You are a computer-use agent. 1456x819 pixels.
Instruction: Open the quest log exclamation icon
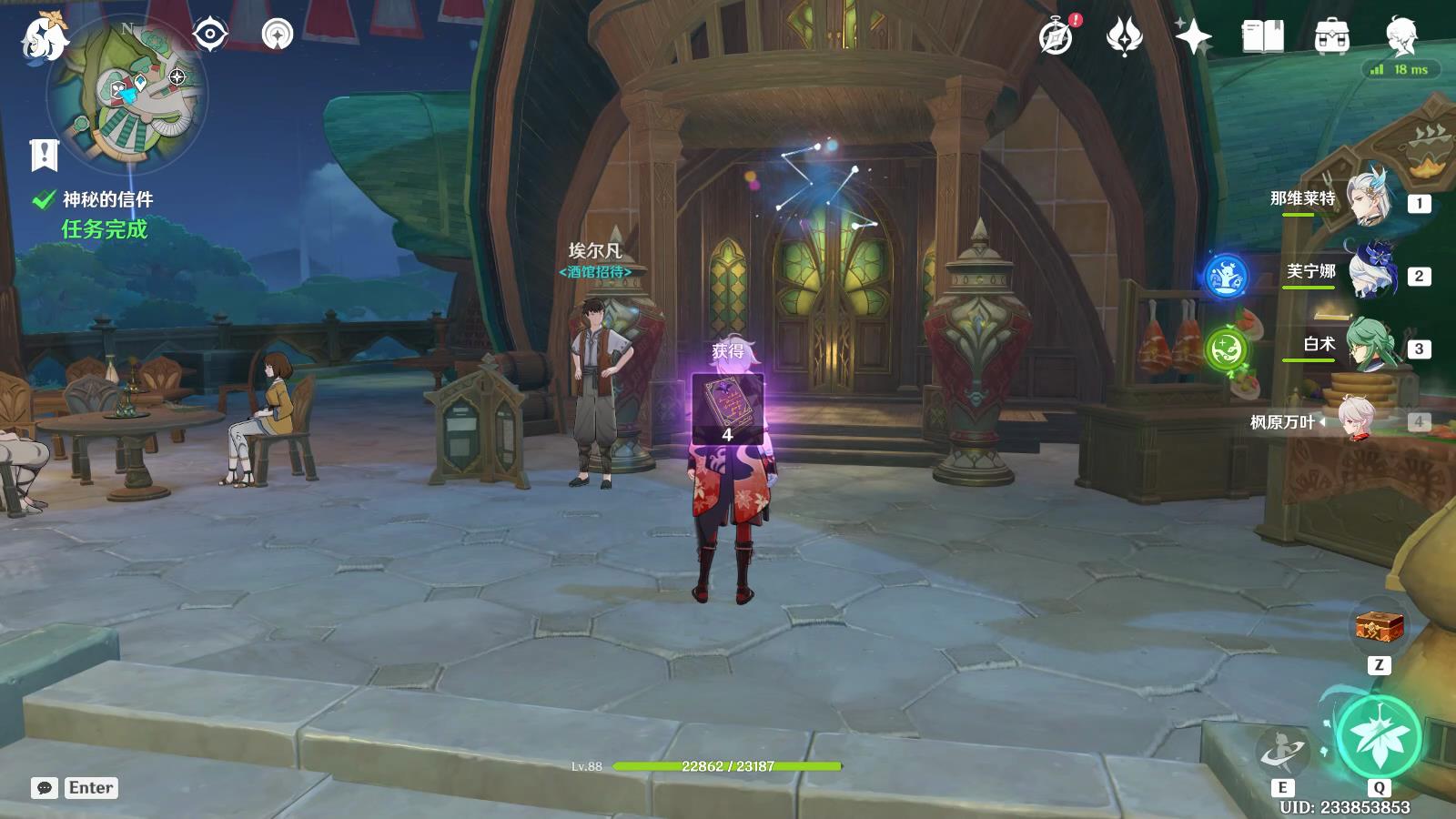click(44, 155)
